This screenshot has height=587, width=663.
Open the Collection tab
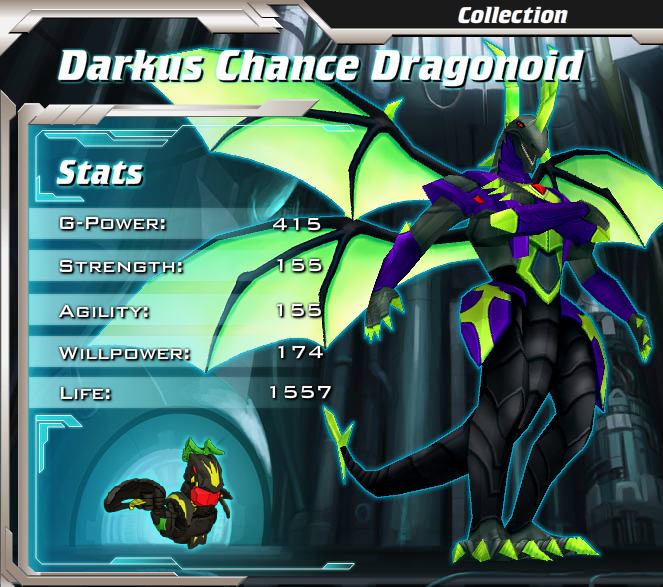click(512, 15)
